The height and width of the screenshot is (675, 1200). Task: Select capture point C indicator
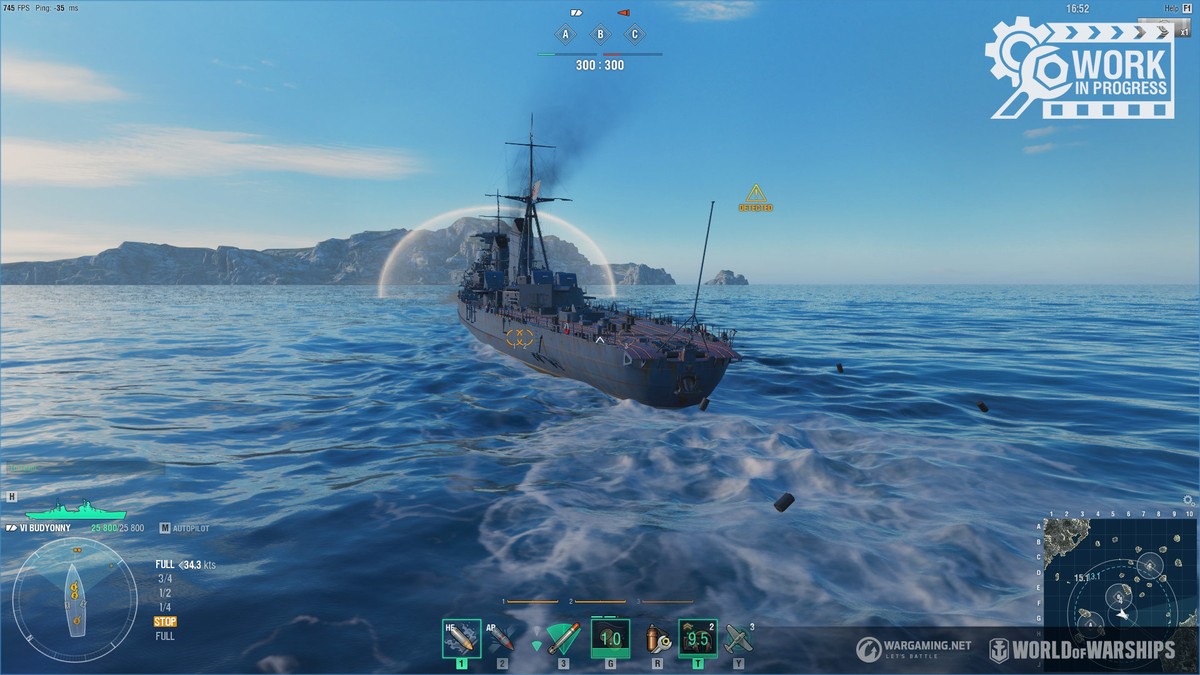click(x=634, y=34)
